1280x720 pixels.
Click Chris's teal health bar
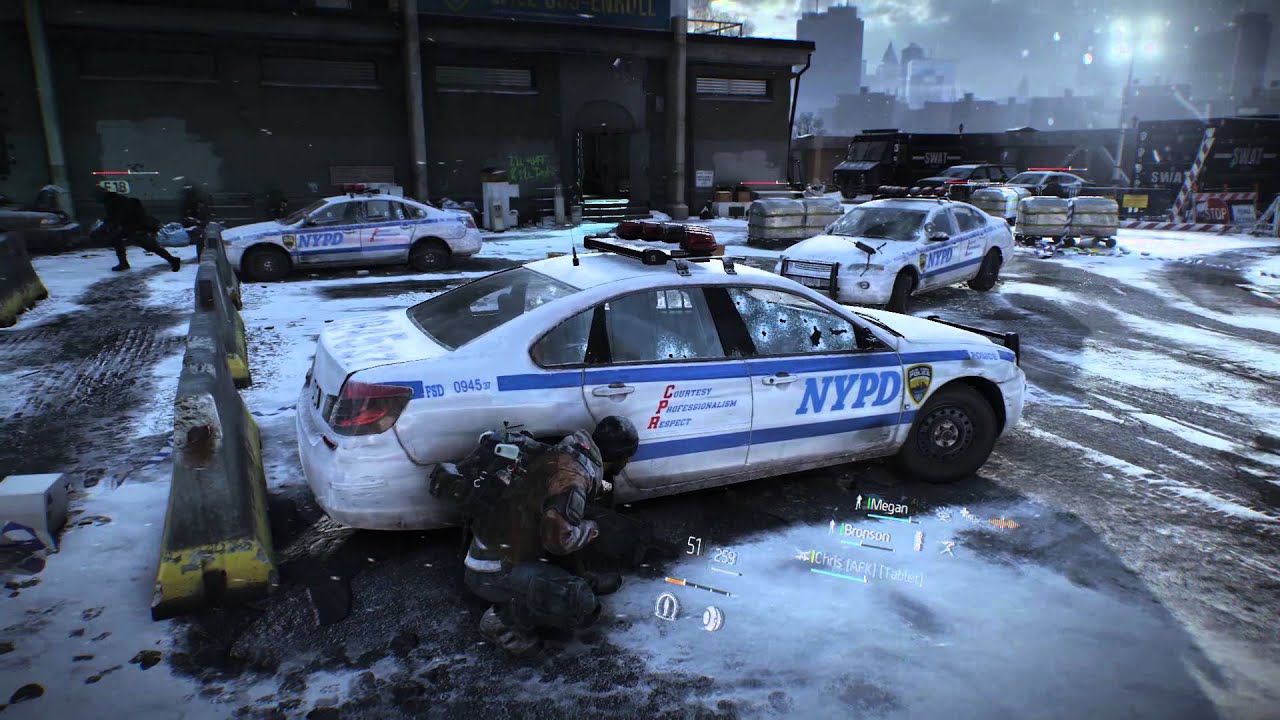pyautogui.click(x=839, y=573)
